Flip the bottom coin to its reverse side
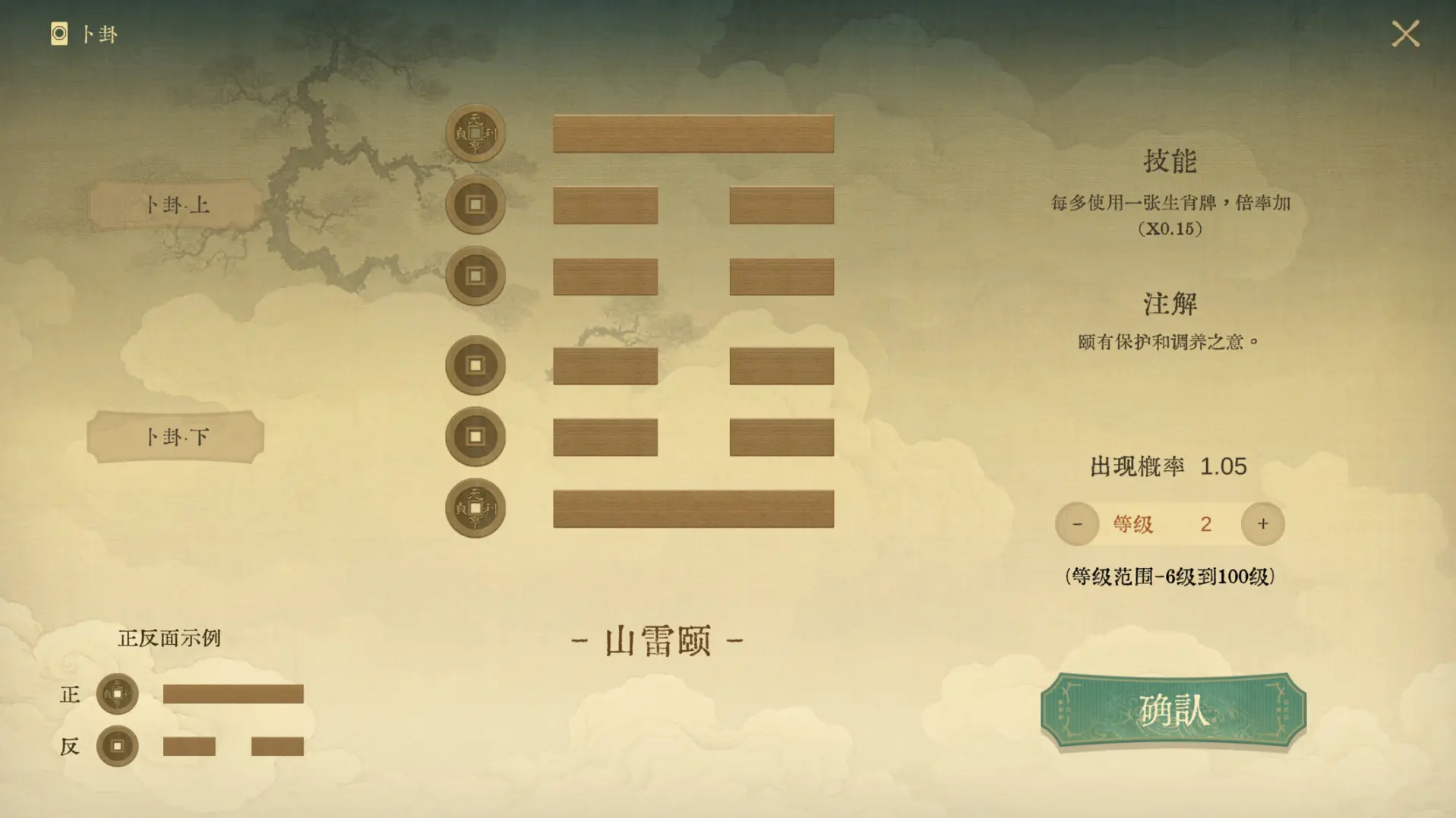The image size is (1456, 818). click(x=475, y=508)
